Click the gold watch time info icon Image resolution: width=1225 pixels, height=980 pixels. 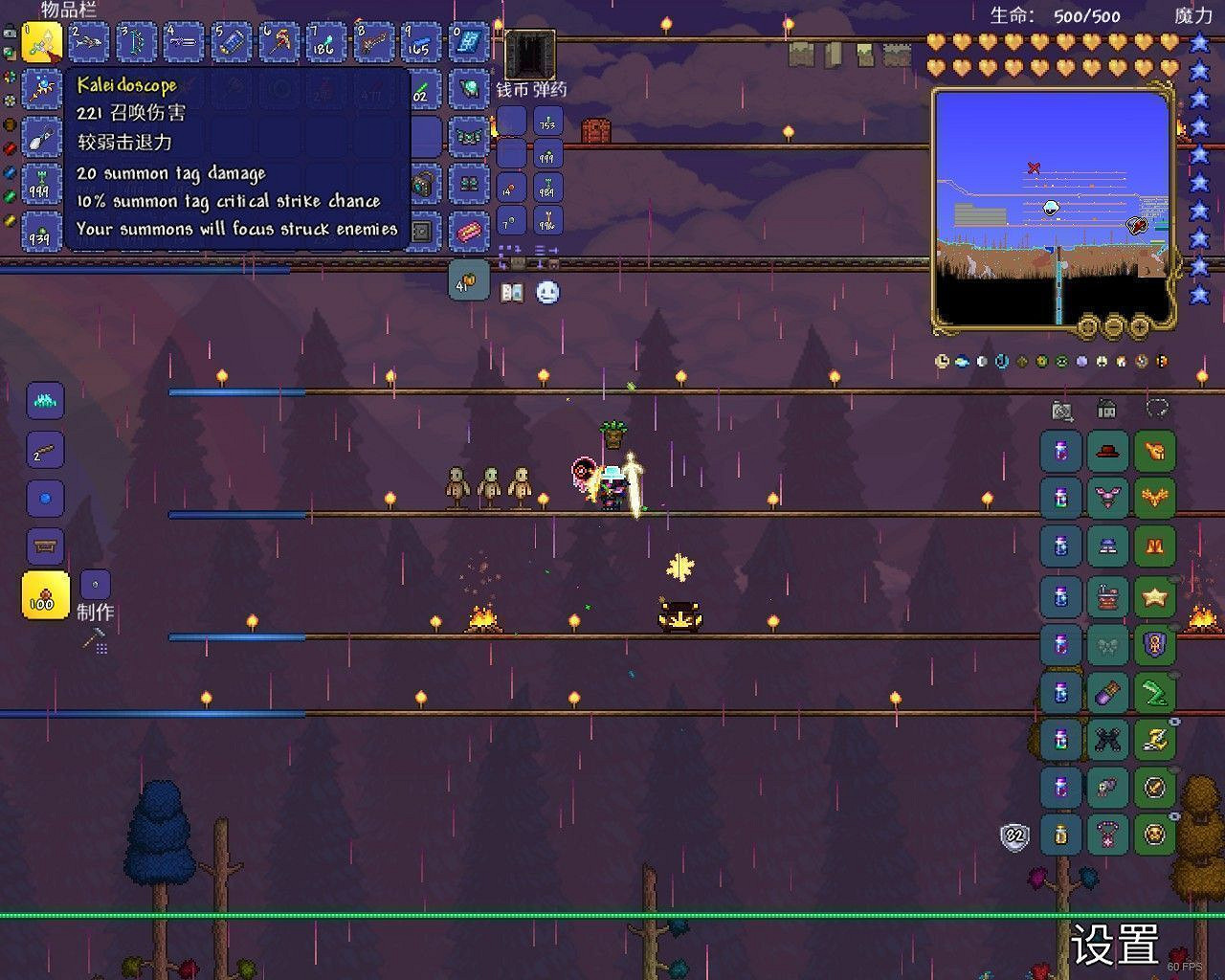(x=940, y=361)
